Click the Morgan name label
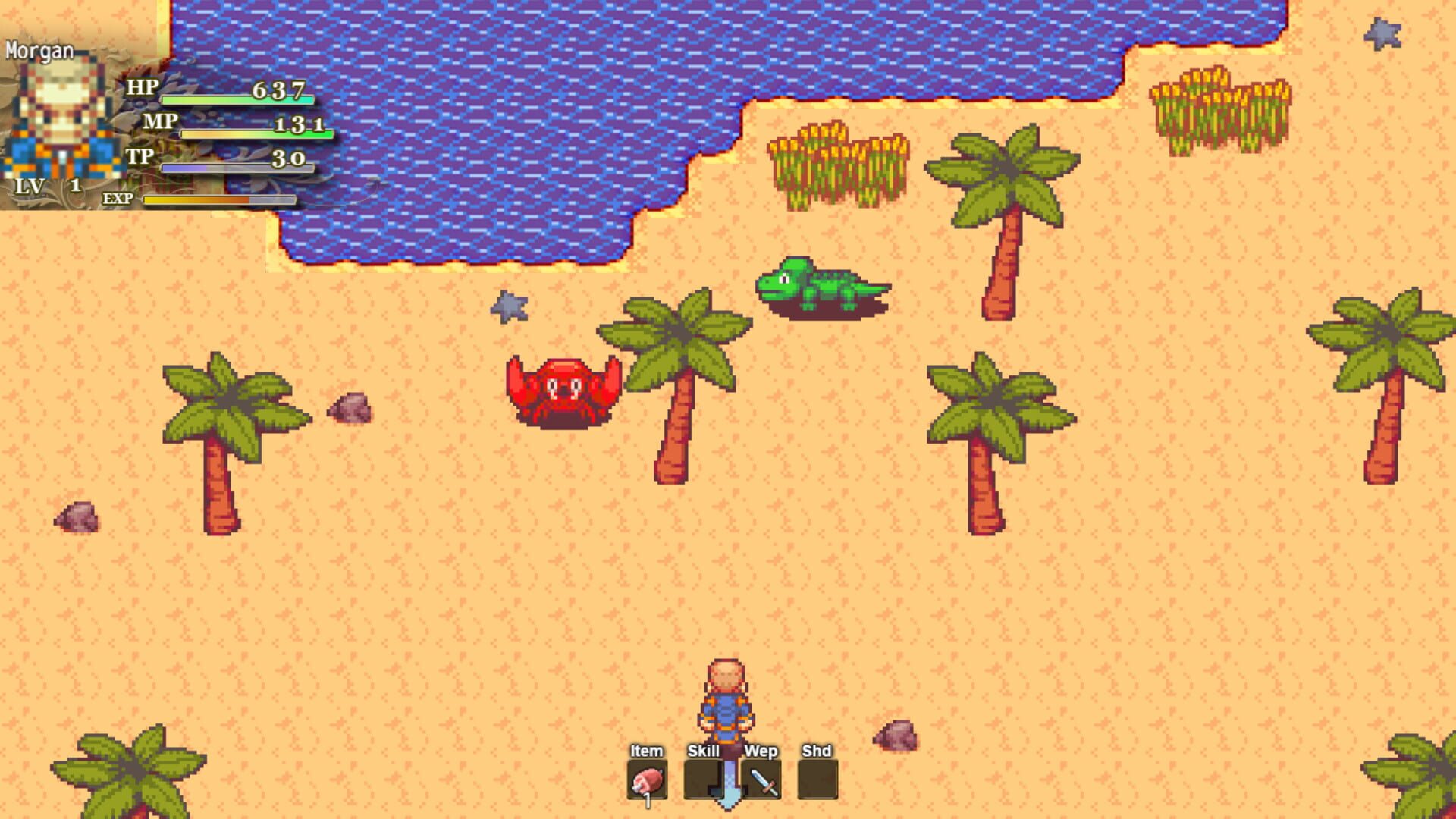Screen dimensions: 1456x819 [x=39, y=52]
